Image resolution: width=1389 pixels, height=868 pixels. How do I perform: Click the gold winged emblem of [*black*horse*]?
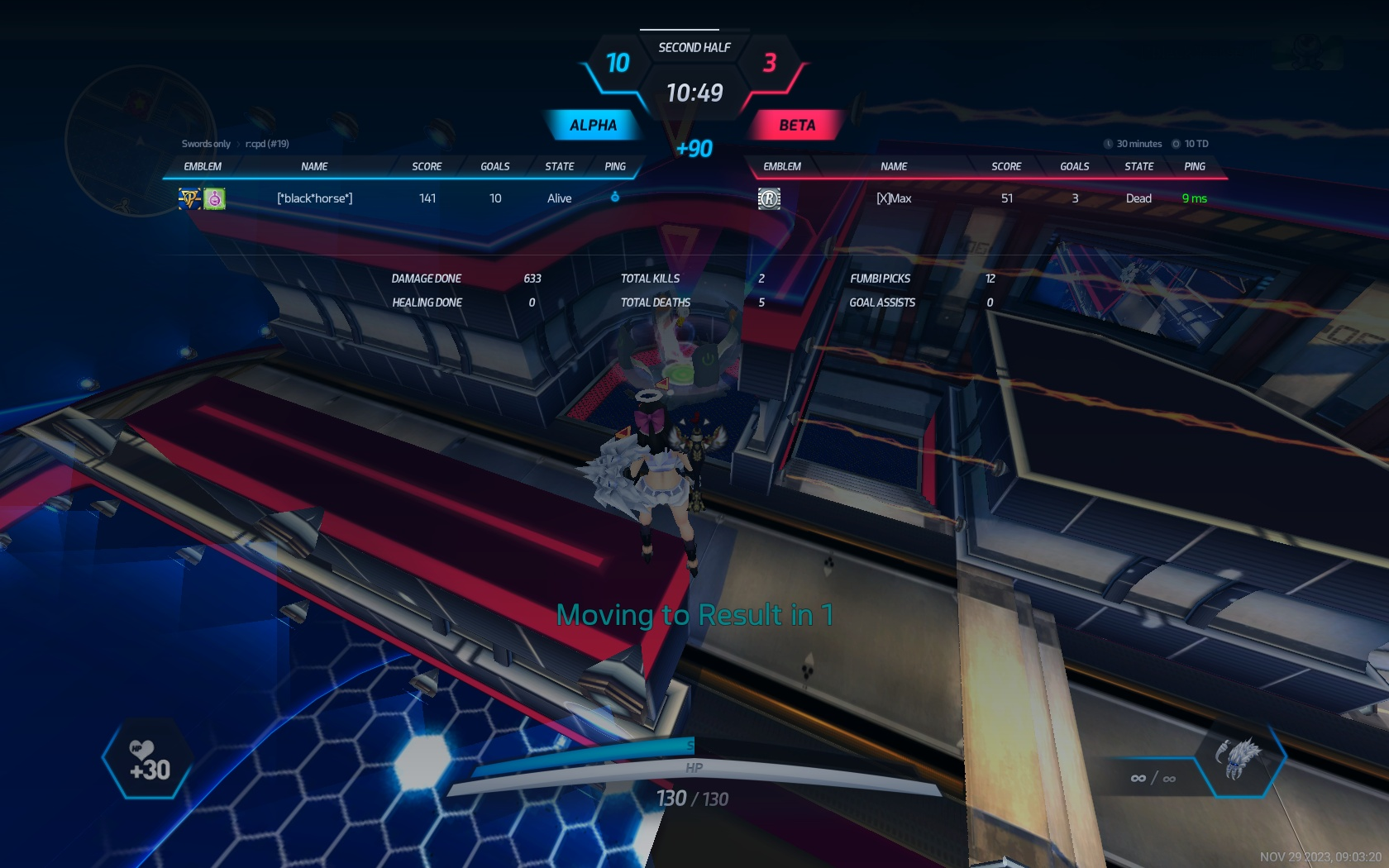point(190,198)
